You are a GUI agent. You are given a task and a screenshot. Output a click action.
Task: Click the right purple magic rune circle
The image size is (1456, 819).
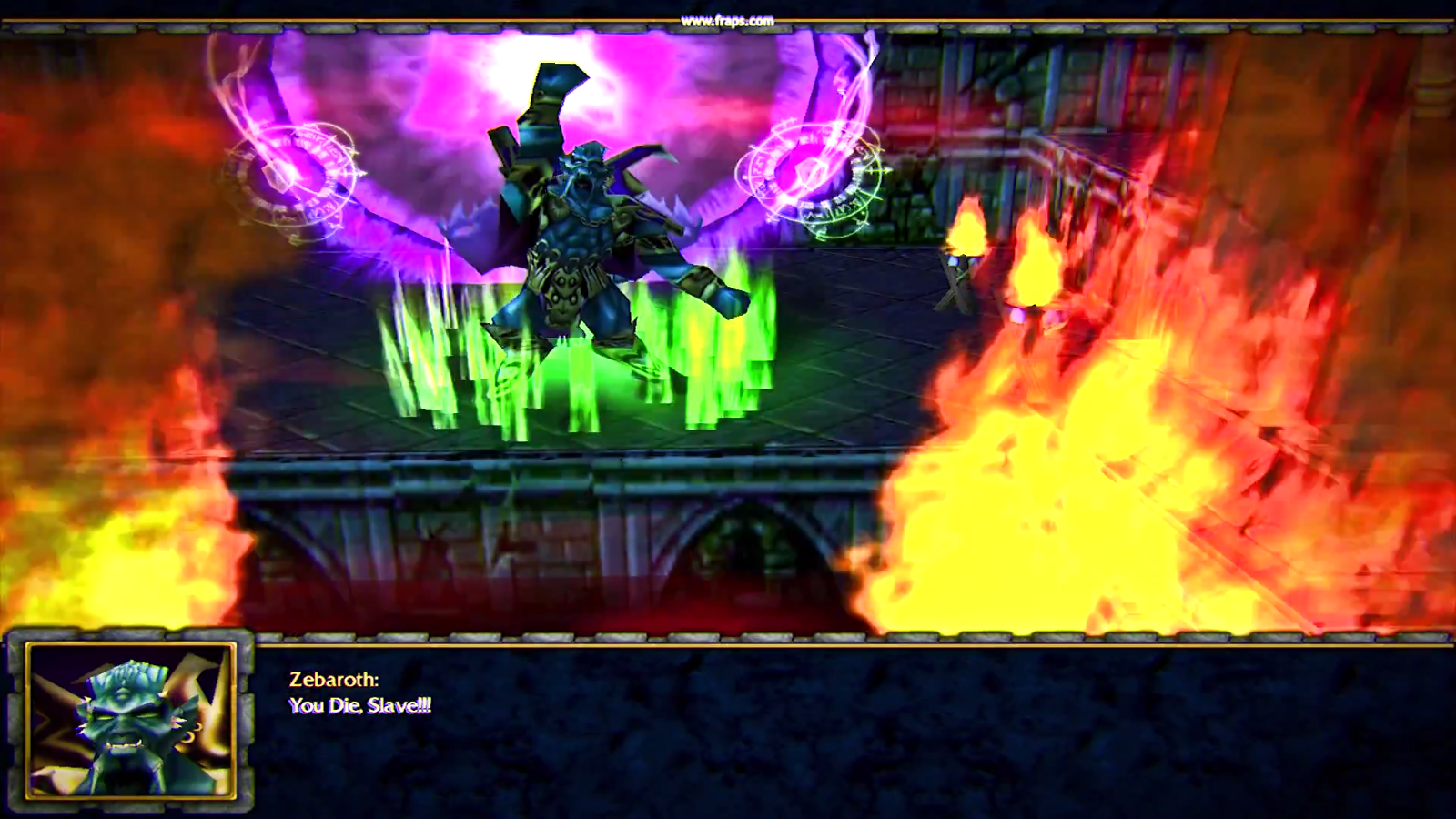(x=810, y=177)
